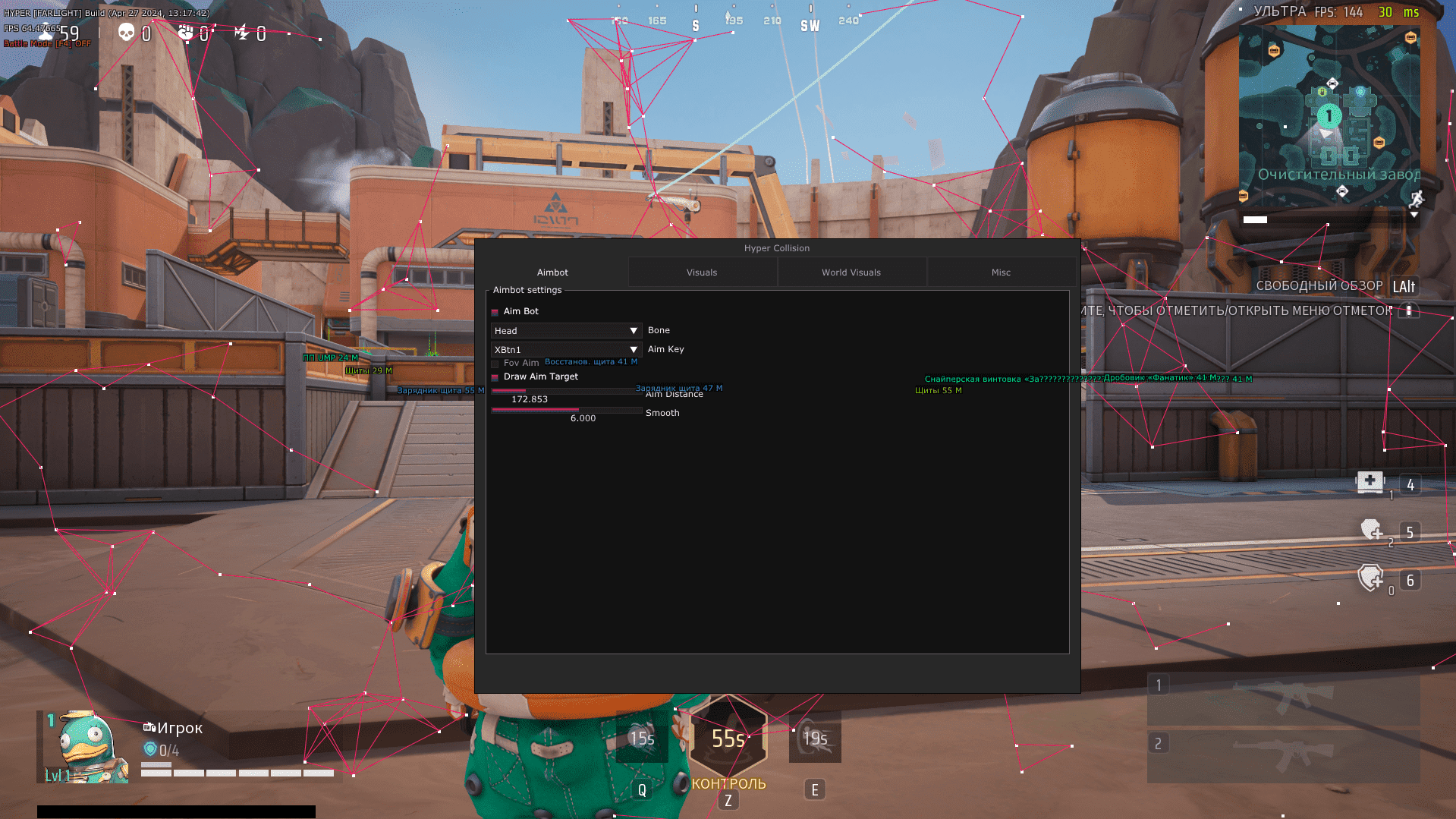The width and height of the screenshot is (1456, 819).
Task: Open the Bone dropdown set to Head
Action: click(565, 330)
